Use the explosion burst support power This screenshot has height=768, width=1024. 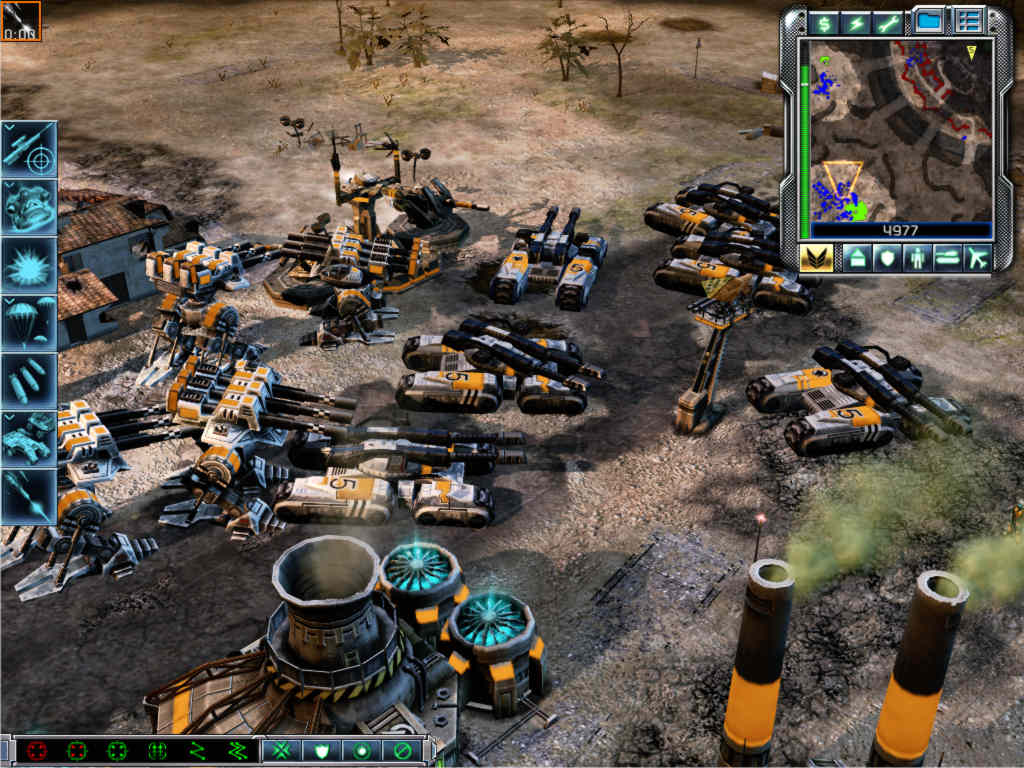point(29,265)
